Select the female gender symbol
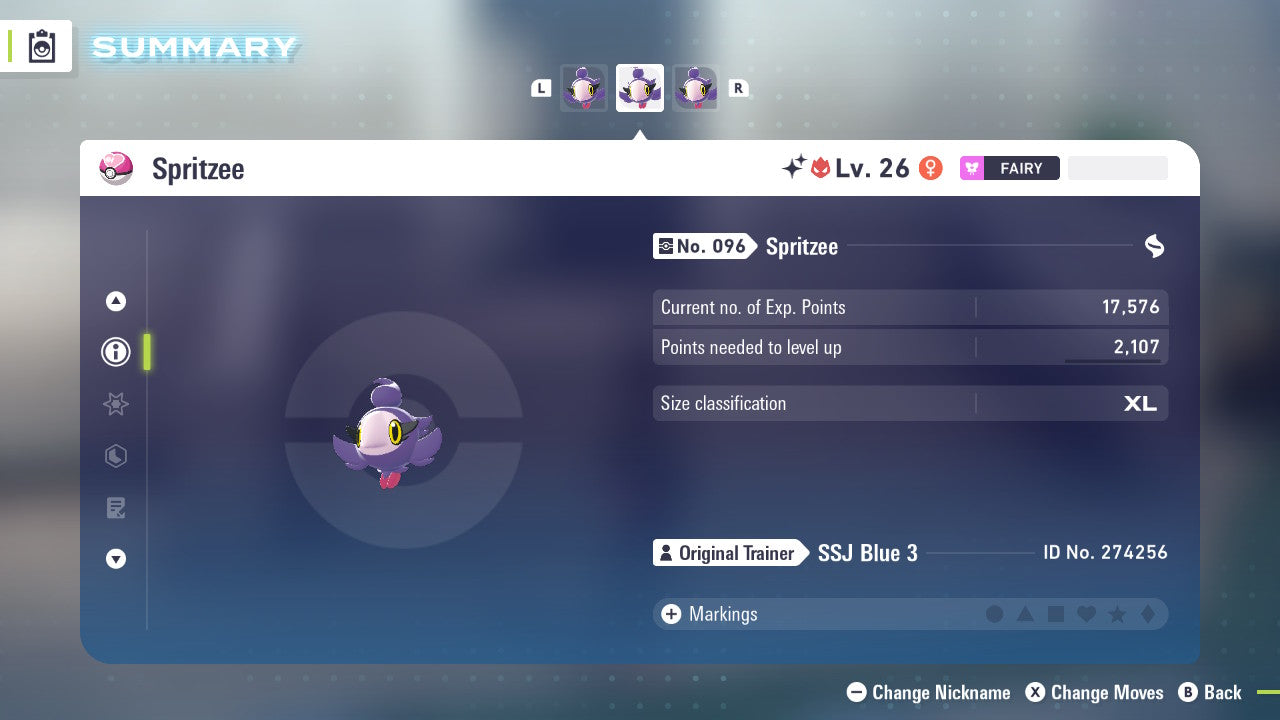The image size is (1280, 720). click(930, 168)
